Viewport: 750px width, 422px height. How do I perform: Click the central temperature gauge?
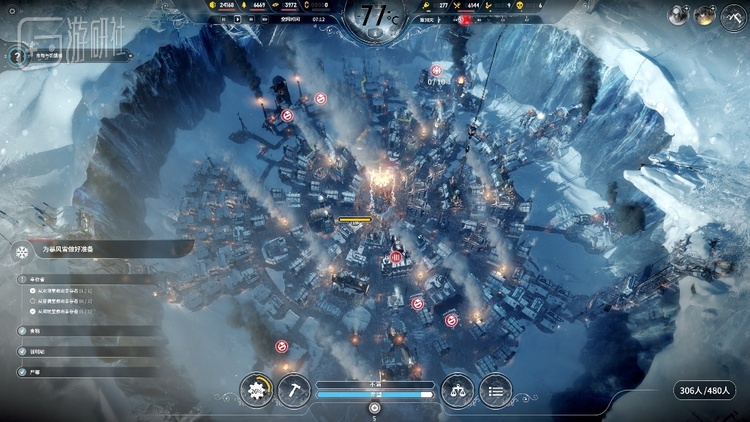(375, 16)
